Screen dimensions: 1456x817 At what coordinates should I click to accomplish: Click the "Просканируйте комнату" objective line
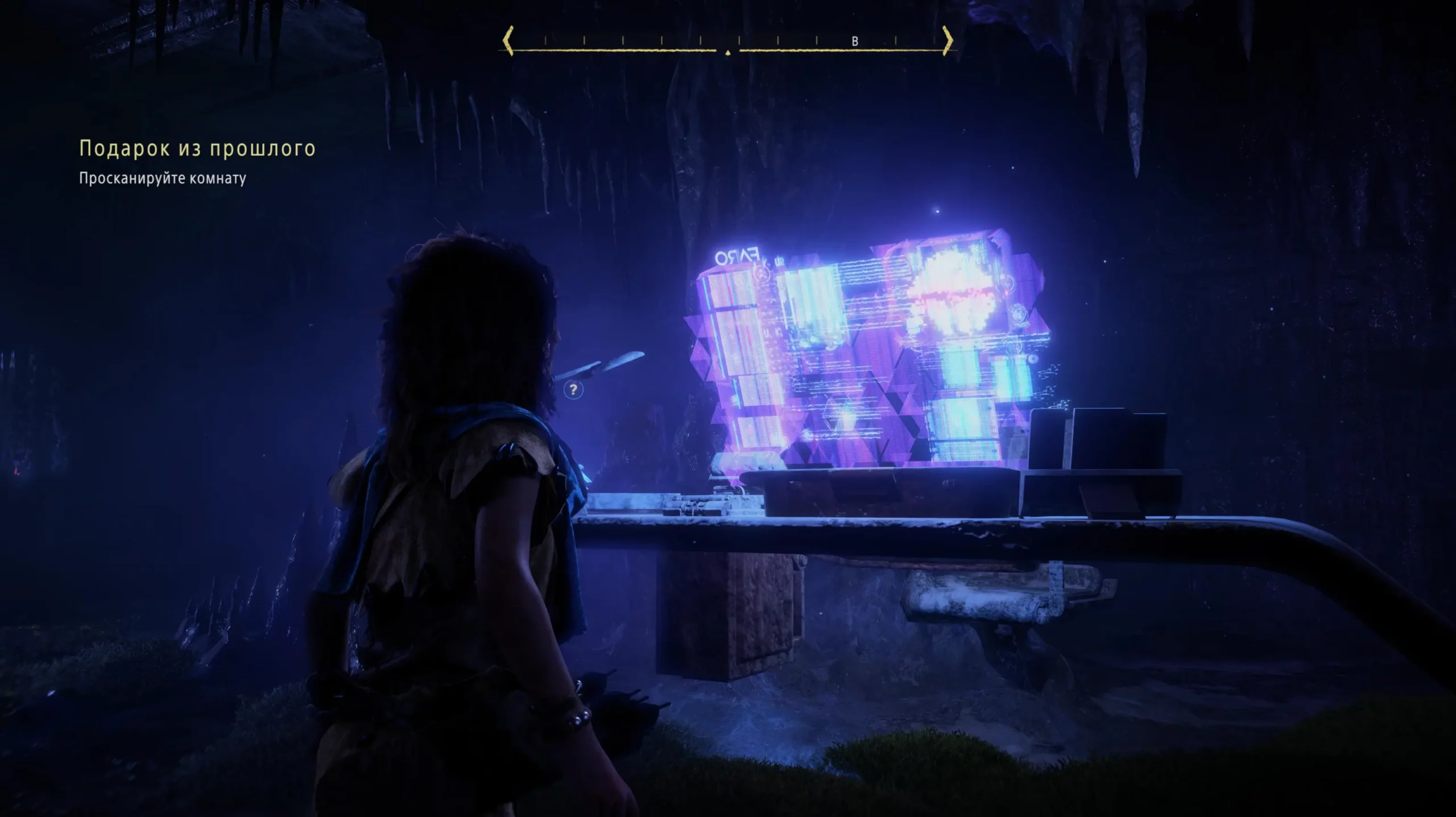[163, 179]
